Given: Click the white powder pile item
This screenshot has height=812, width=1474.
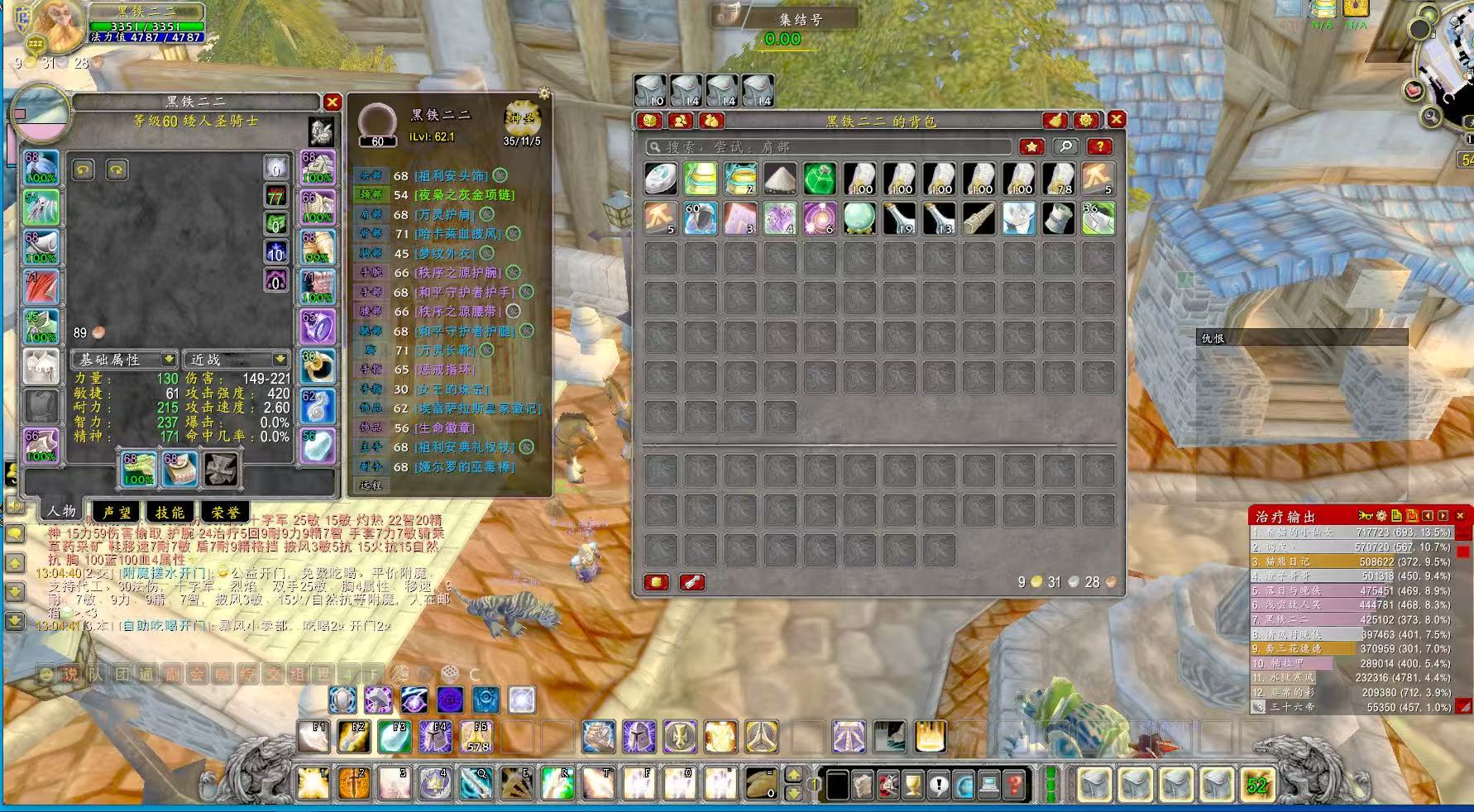Looking at the screenshot, I should (780, 179).
